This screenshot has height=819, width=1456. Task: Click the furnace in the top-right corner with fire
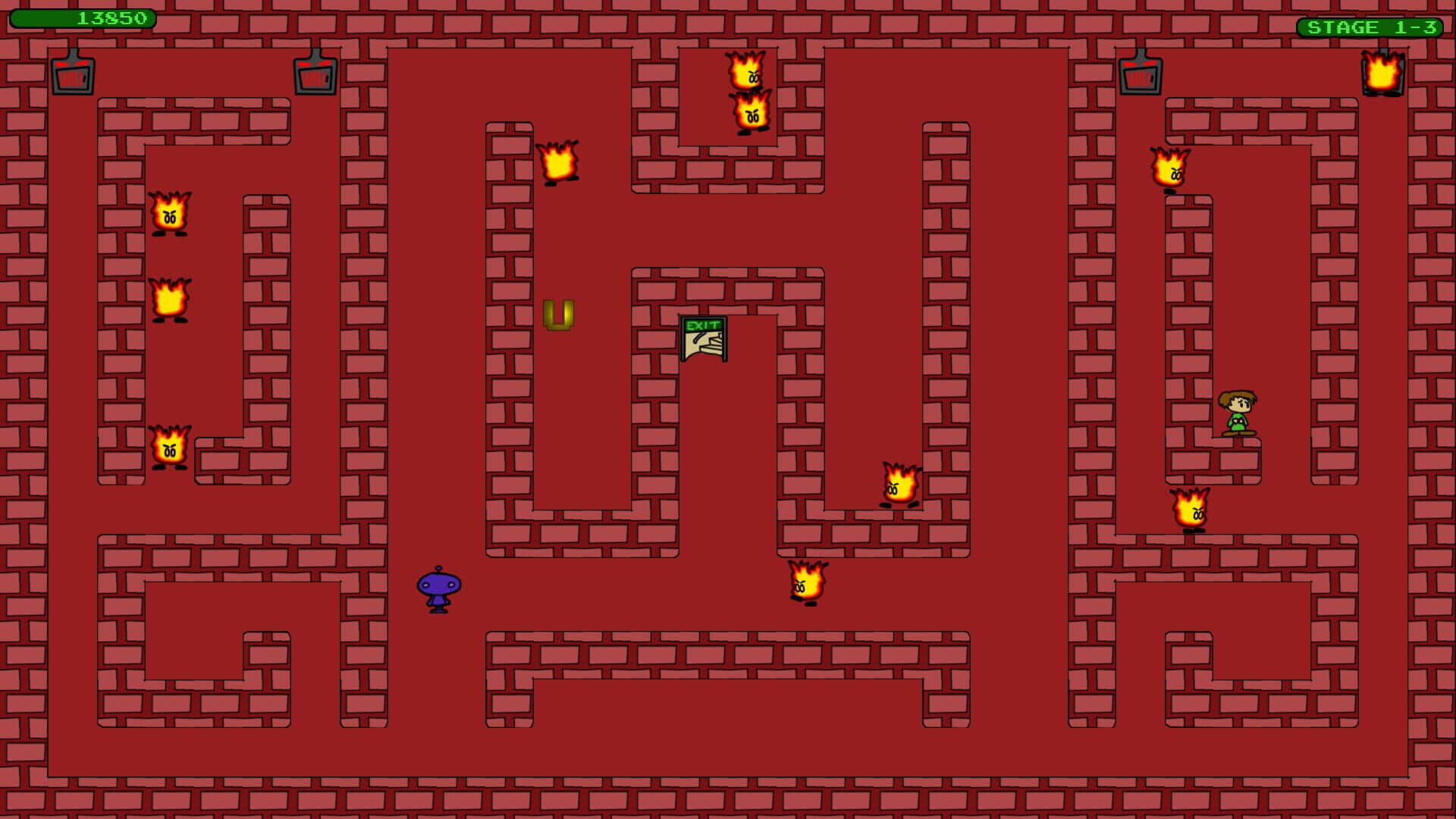(1383, 73)
